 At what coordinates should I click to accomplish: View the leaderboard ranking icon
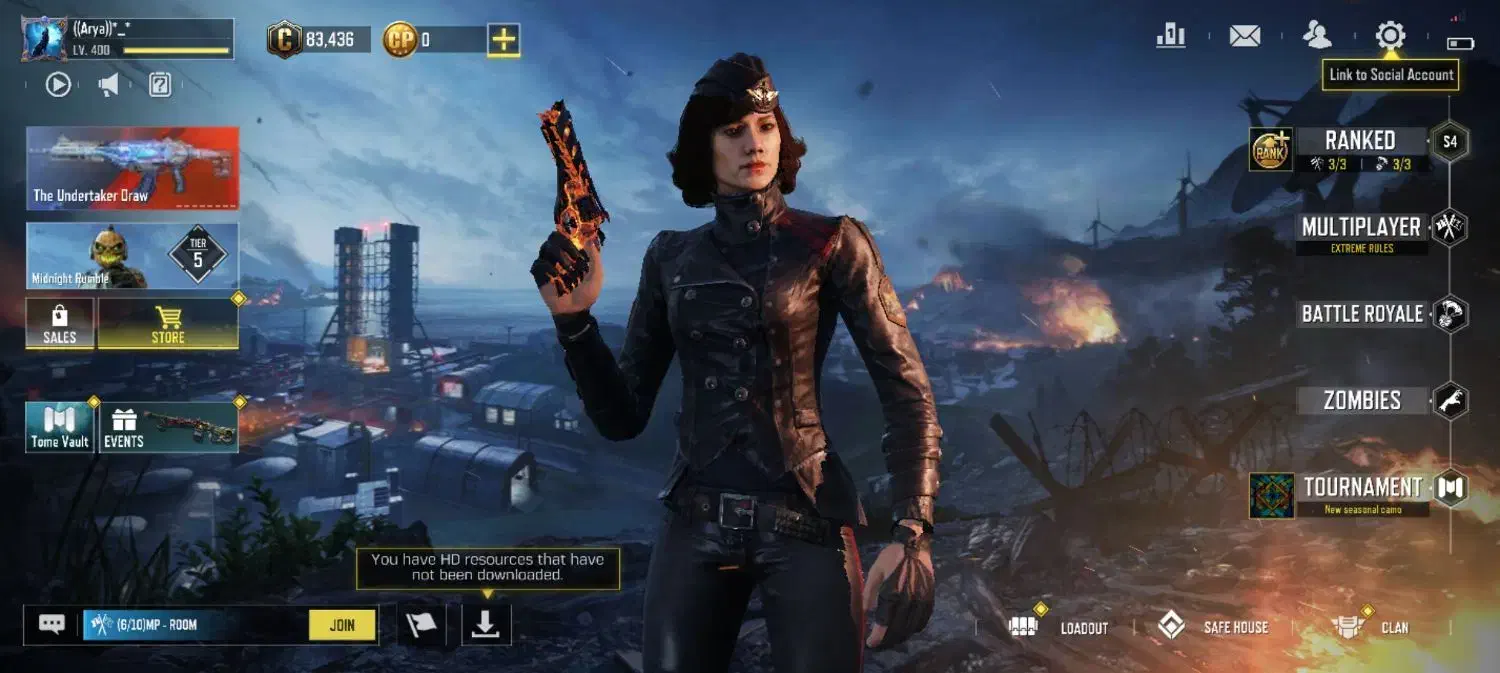point(1170,36)
